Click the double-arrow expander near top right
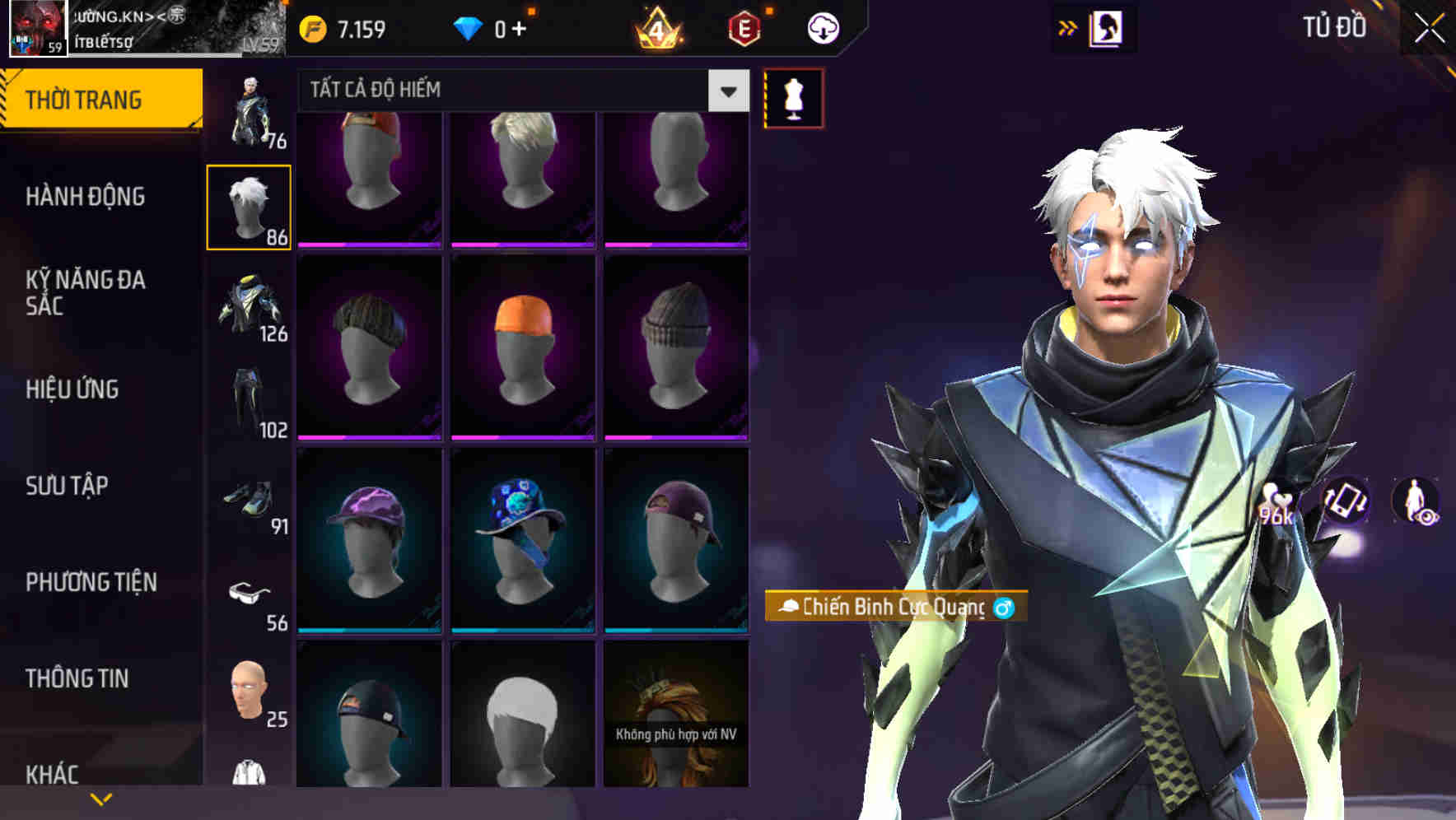This screenshot has height=820, width=1456. (1068, 26)
